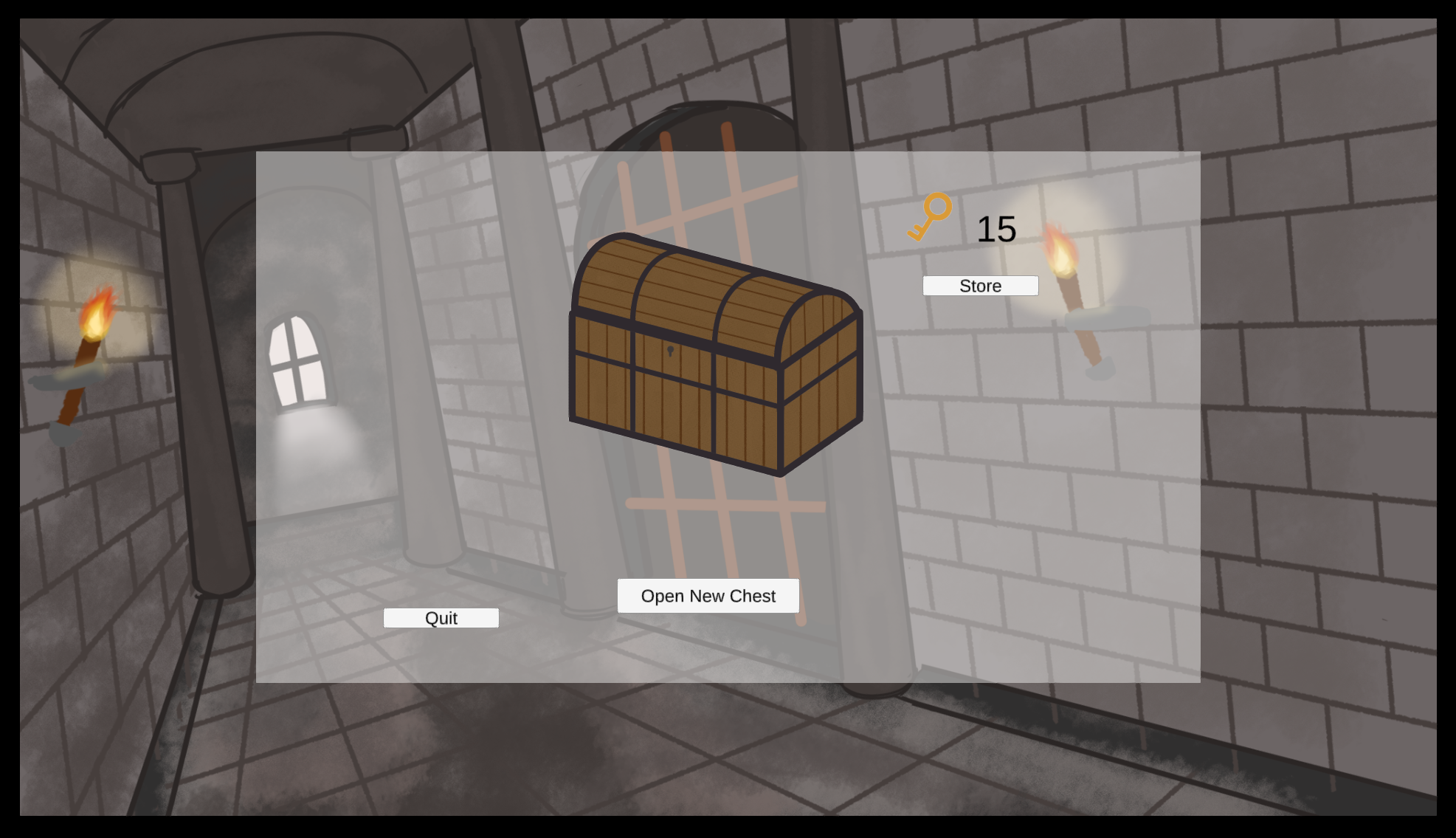The image size is (1456, 838).
Task: Open the Store
Action: point(980,286)
